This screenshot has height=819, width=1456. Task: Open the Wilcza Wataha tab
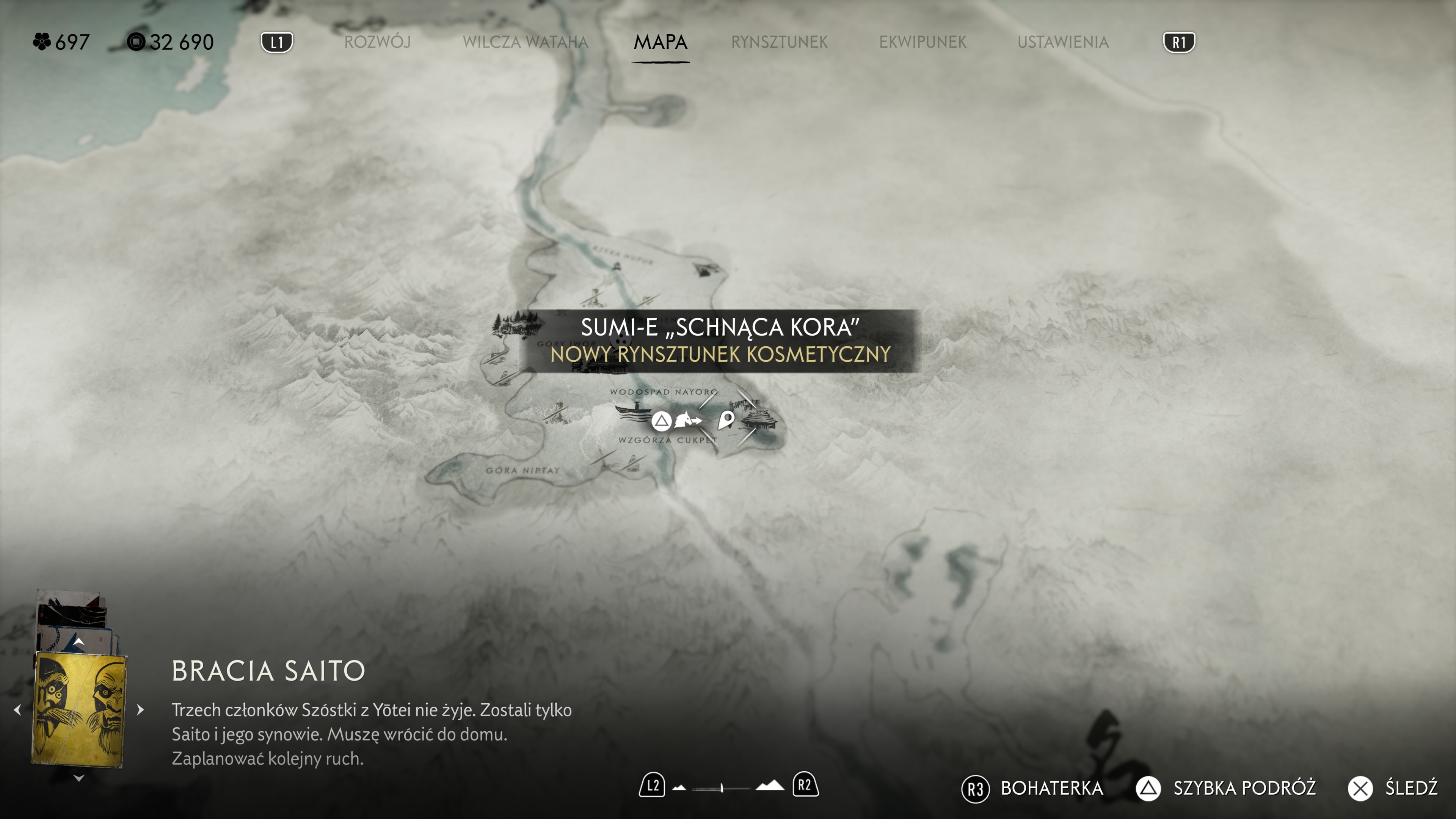coord(525,42)
